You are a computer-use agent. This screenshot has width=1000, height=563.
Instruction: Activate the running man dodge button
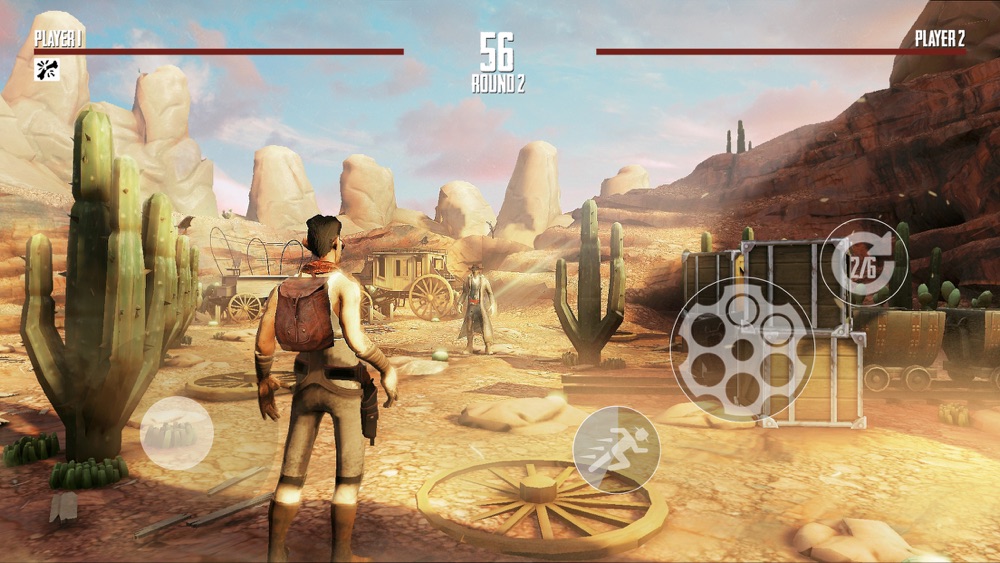pyautogui.click(x=616, y=449)
